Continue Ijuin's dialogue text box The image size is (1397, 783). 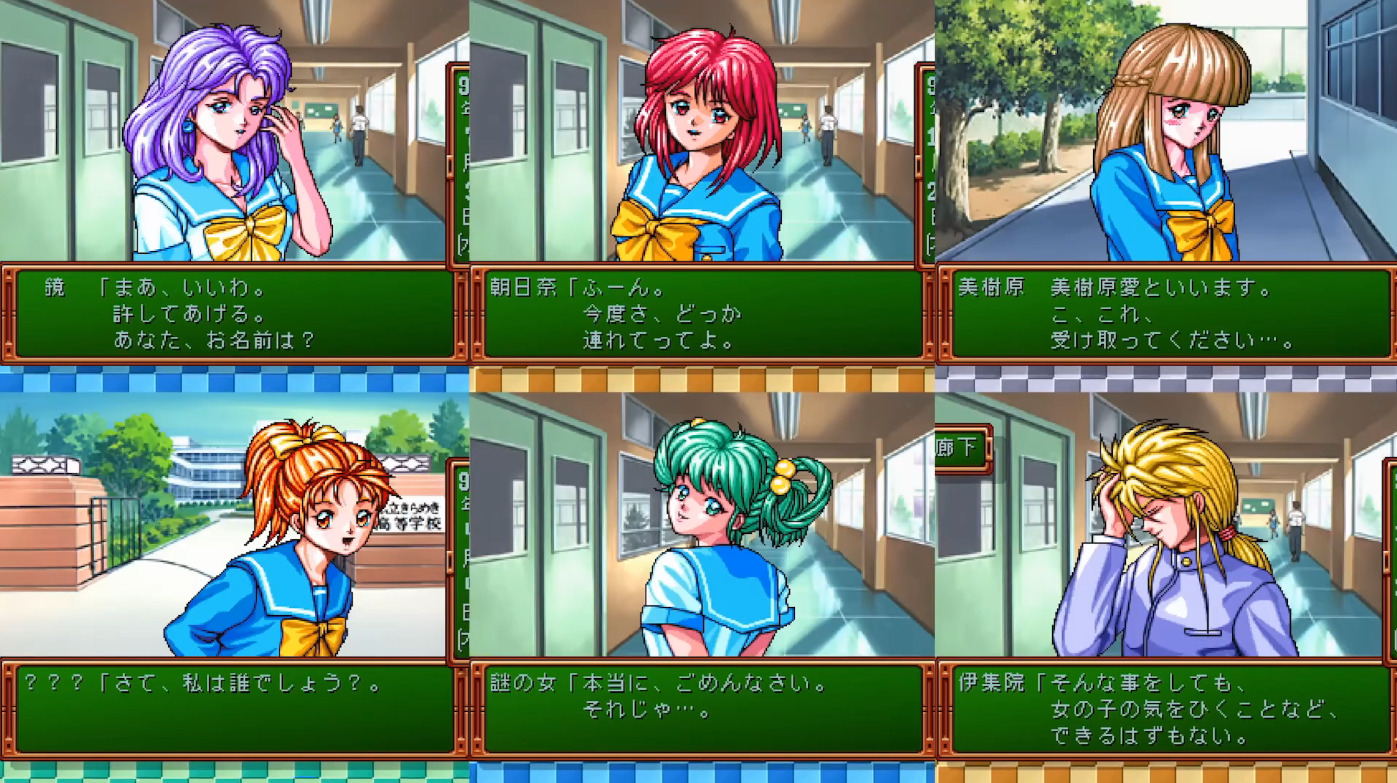pos(1167,710)
